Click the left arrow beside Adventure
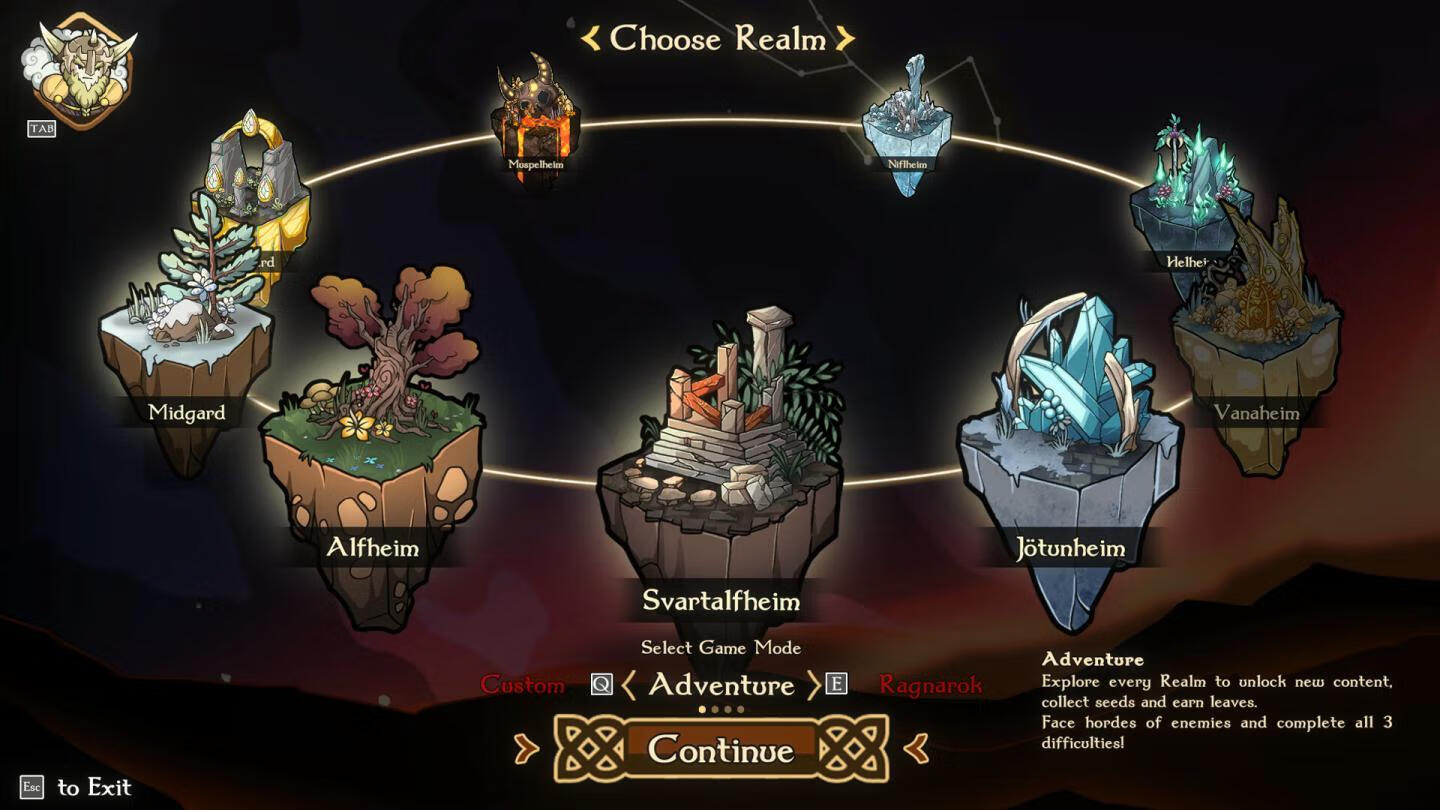Image resolution: width=1440 pixels, height=810 pixels. 629,685
